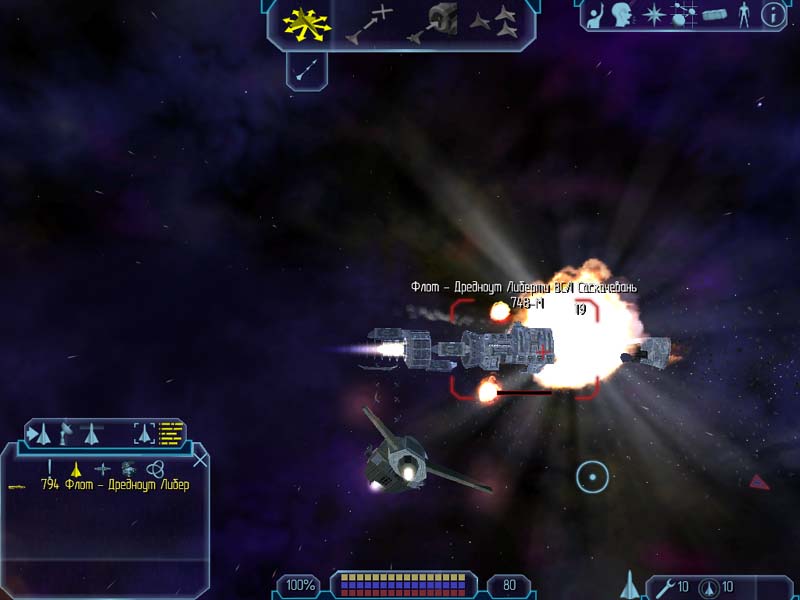Viewport: 800px width, 600px height.
Task: Show the node-network icon panel
Action: coord(684,16)
